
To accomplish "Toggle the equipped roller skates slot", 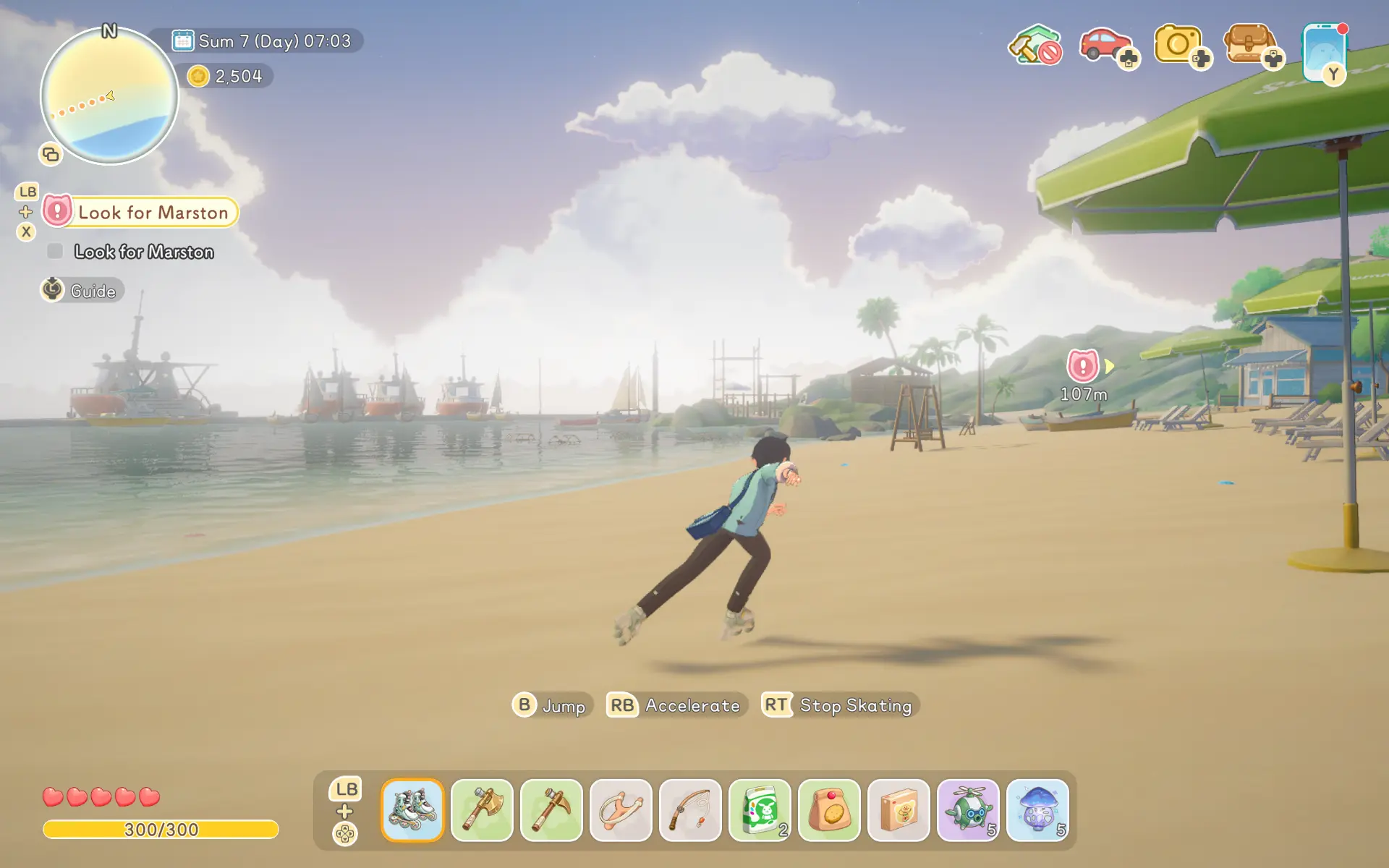I will (x=413, y=812).
